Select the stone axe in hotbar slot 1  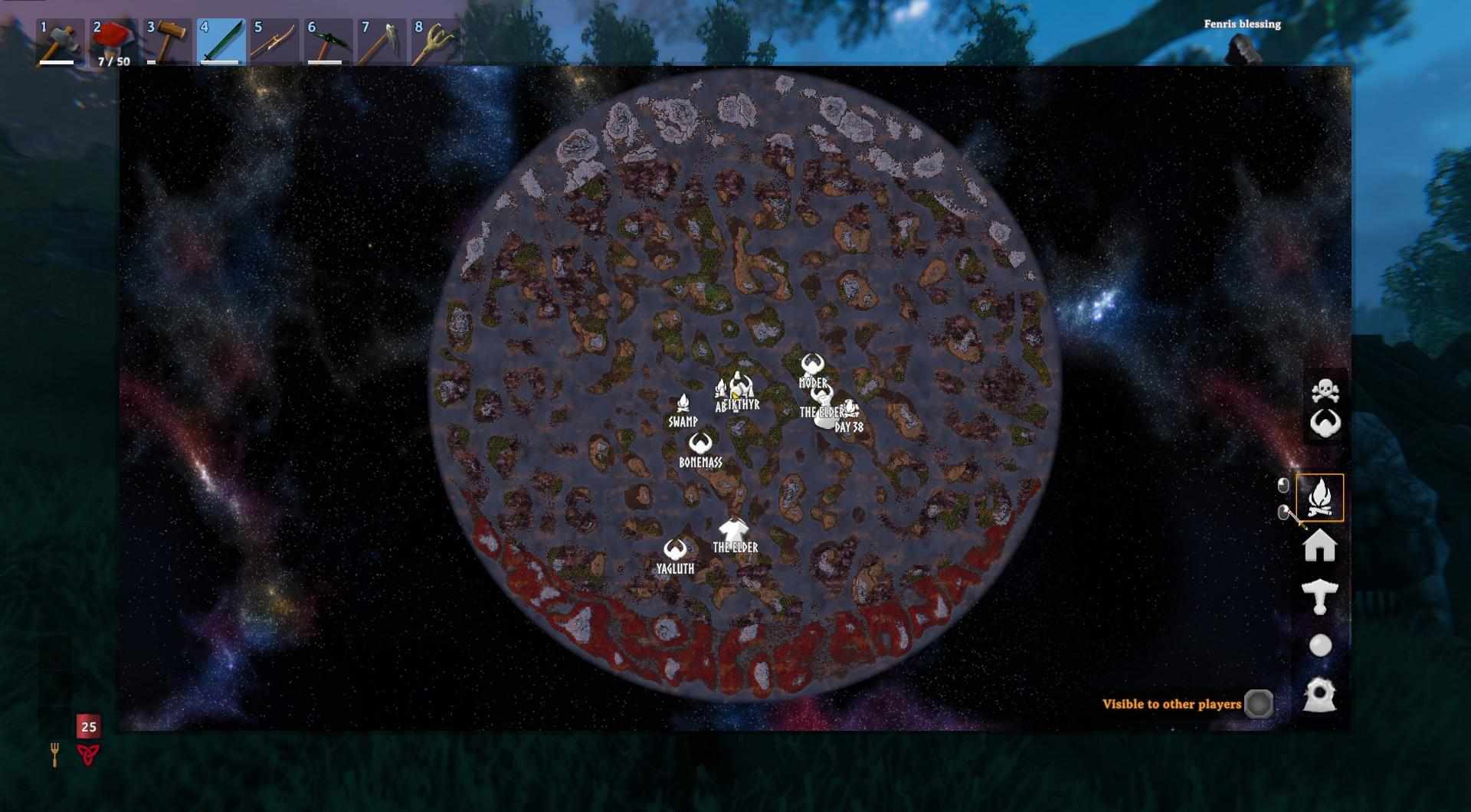(60, 42)
